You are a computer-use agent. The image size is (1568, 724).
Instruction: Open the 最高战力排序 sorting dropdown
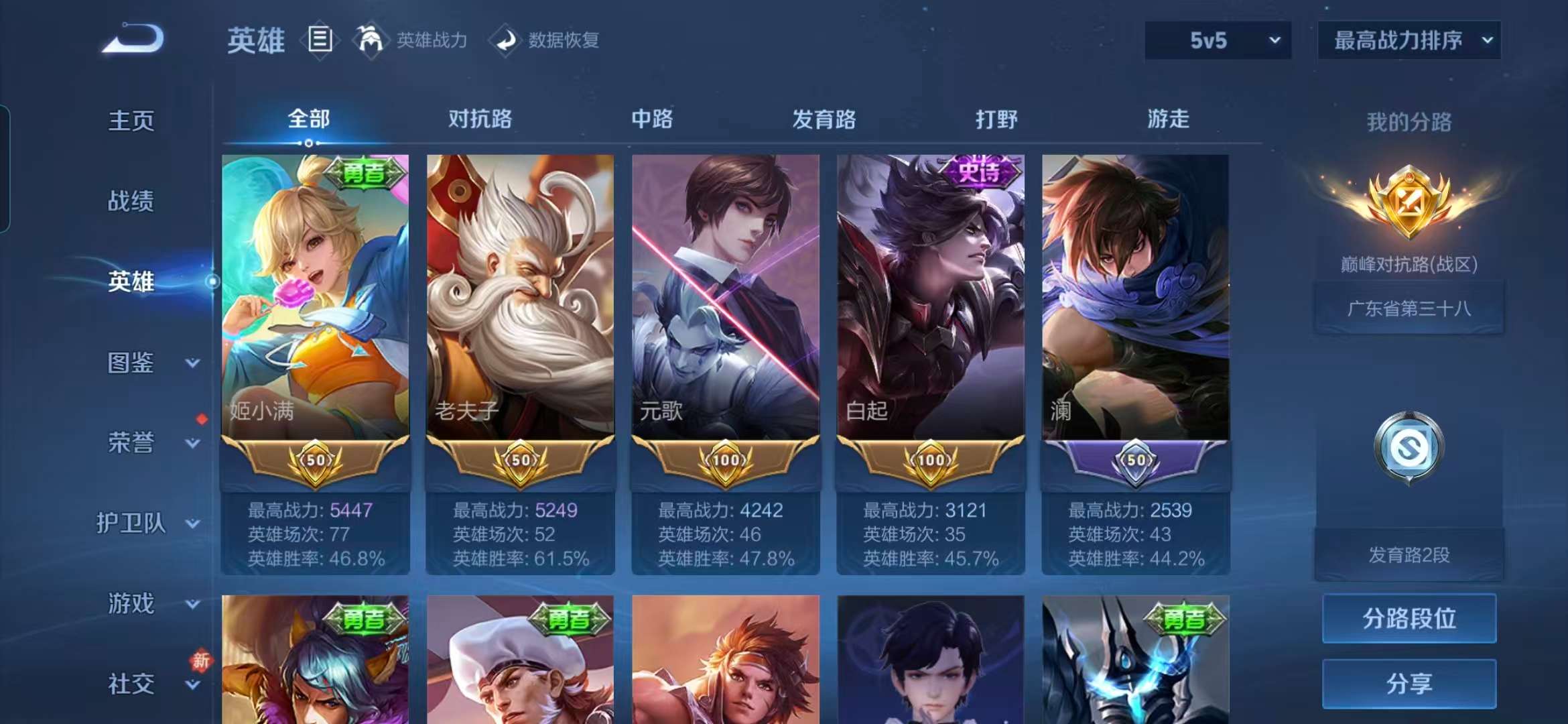tap(1409, 40)
